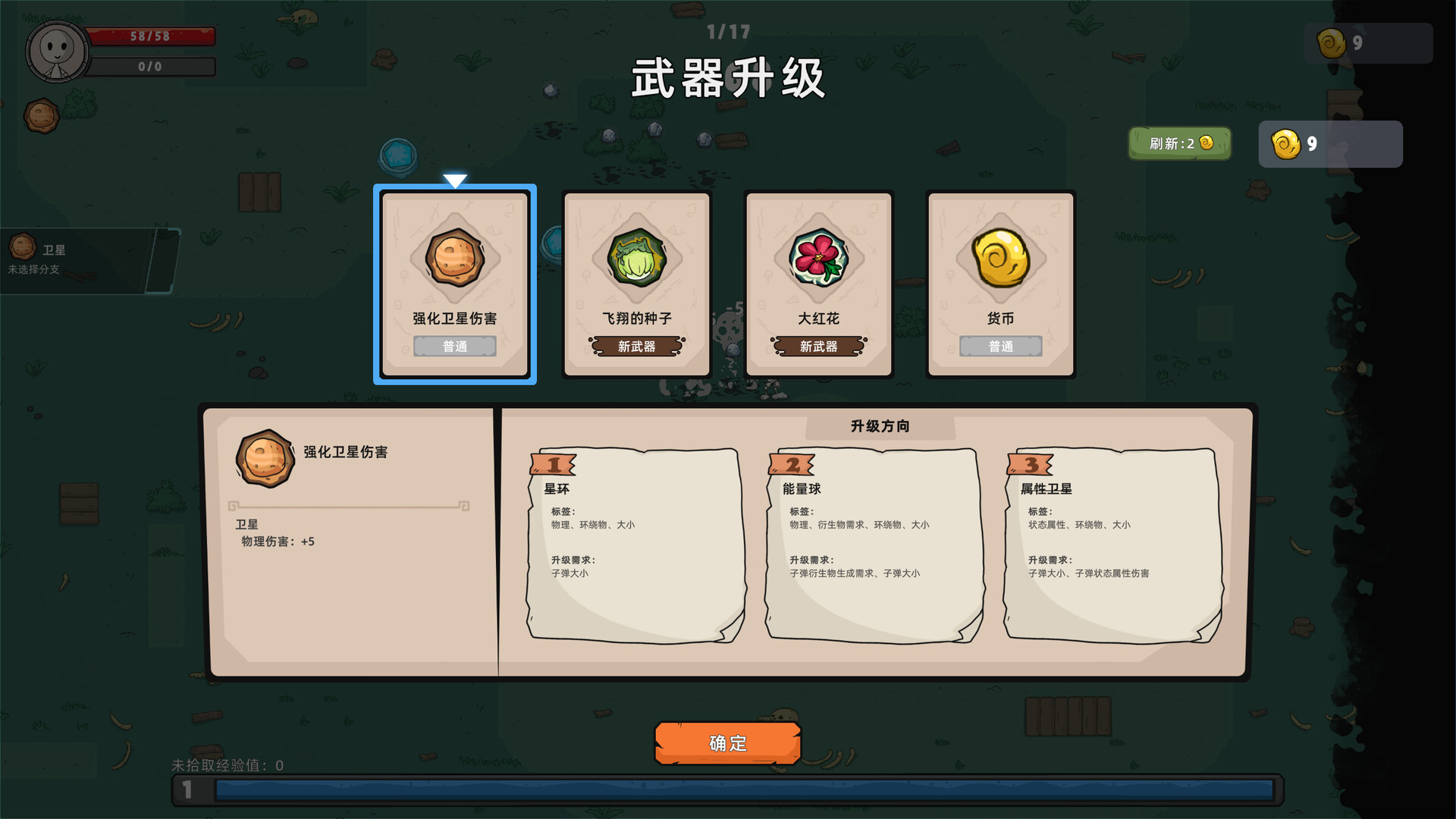Click the 货币 golden coin icon
The image size is (1456, 819).
[1000, 258]
